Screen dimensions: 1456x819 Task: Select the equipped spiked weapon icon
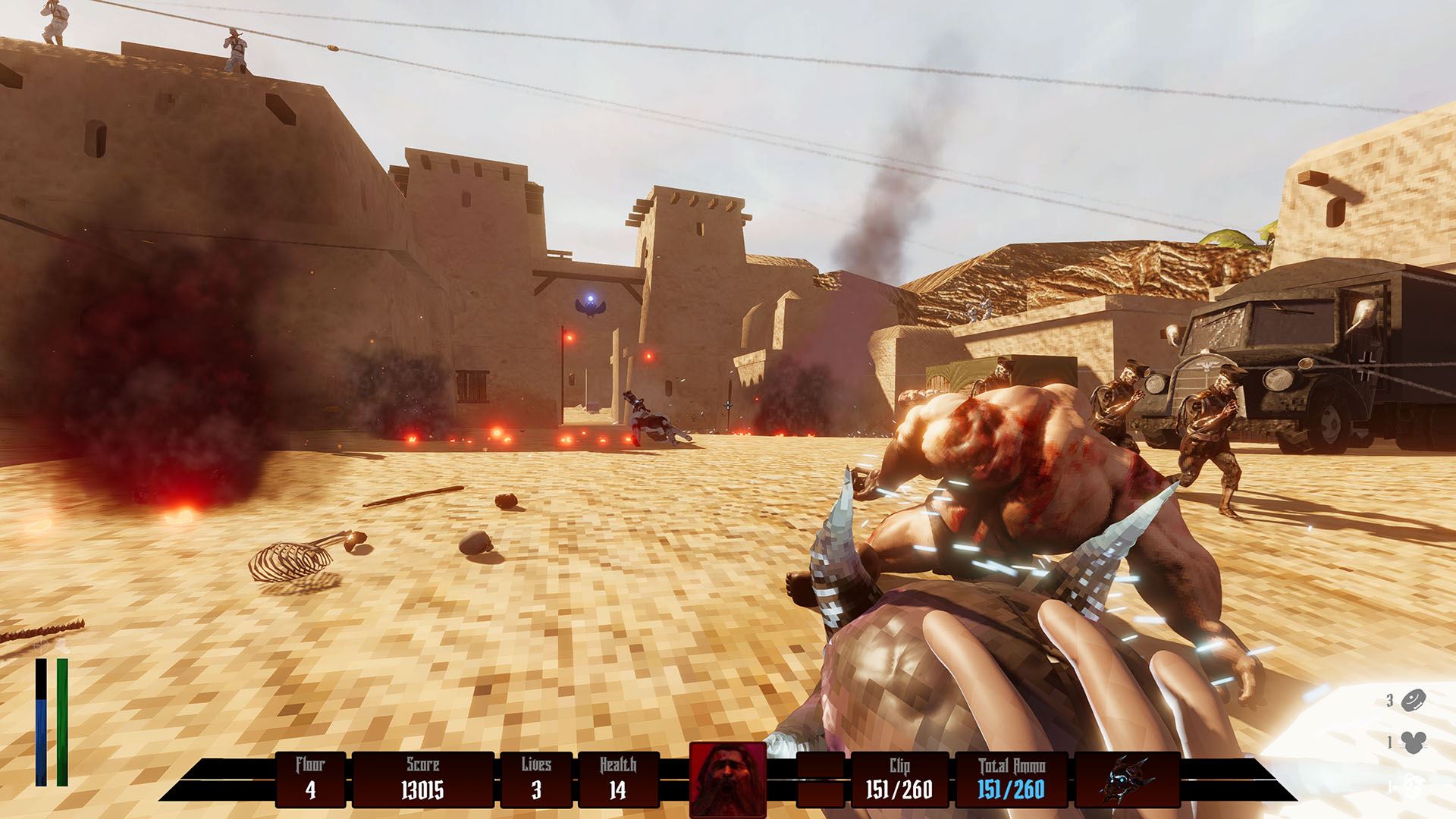1127,780
